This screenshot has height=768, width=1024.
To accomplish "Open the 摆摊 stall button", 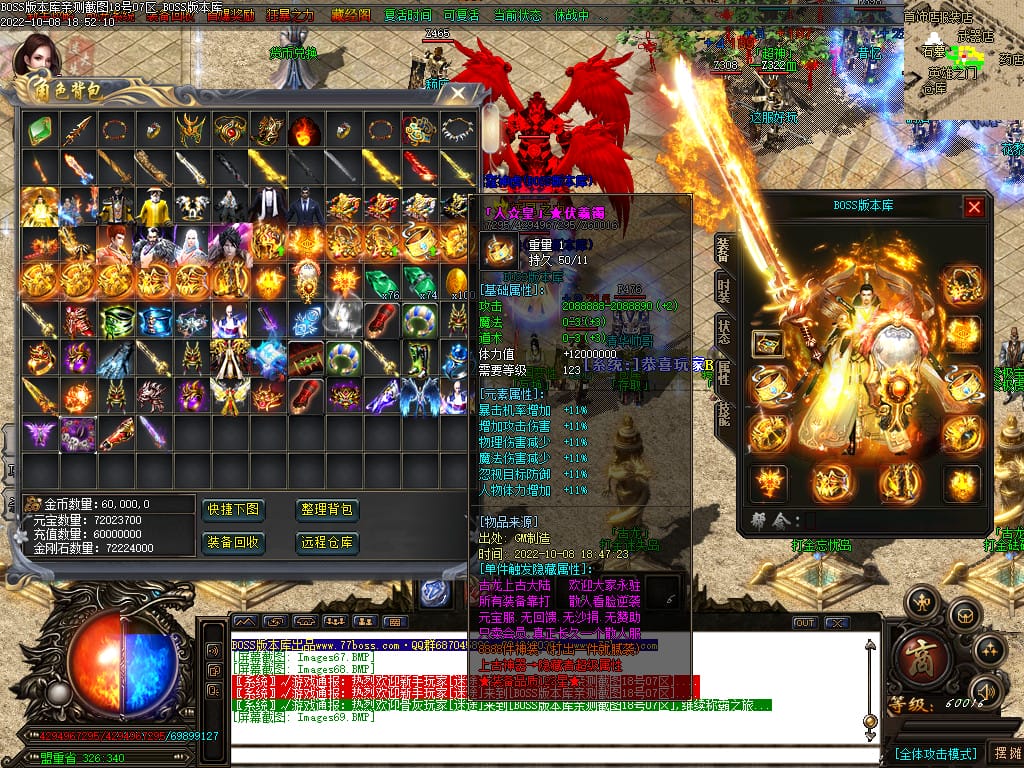I will tap(1004, 753).
